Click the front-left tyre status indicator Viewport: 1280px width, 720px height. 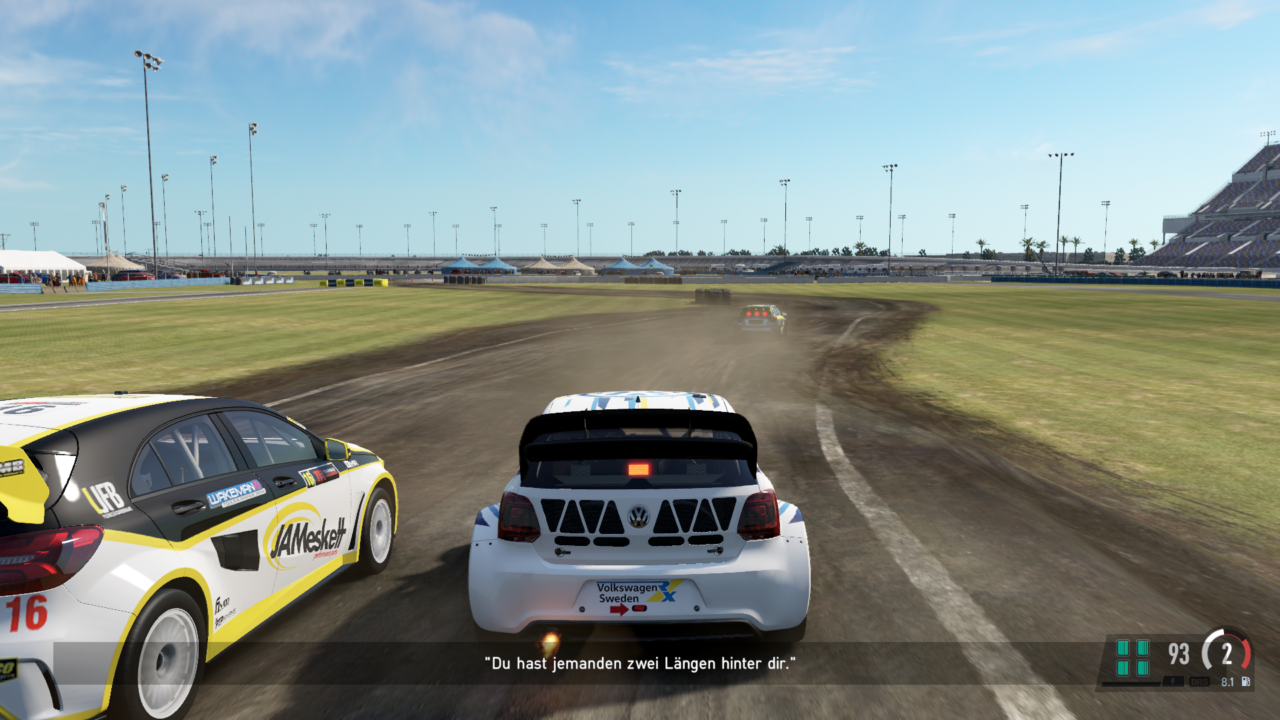1123,648
